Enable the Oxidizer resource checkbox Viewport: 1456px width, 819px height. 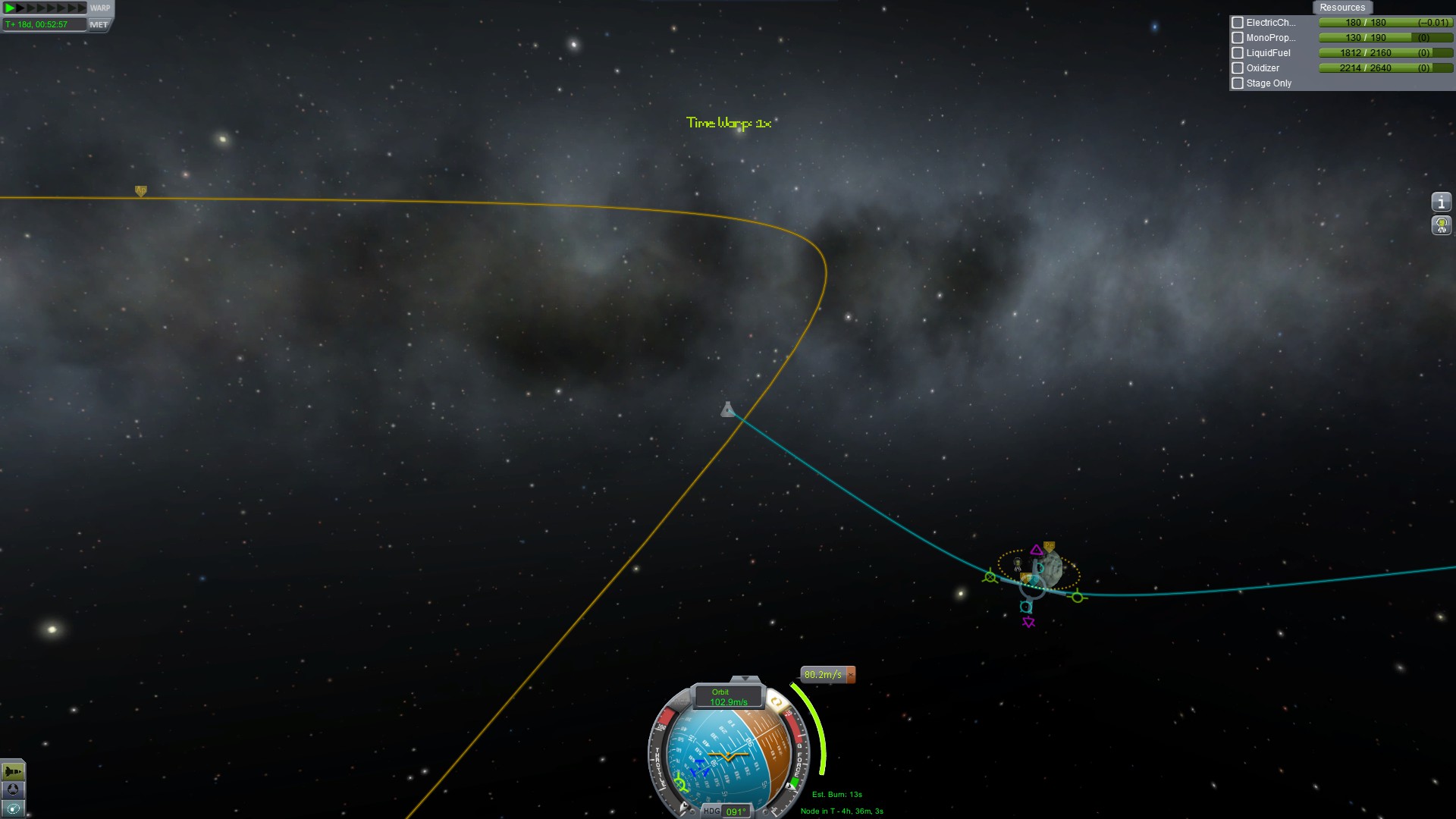coord(1238,68)
